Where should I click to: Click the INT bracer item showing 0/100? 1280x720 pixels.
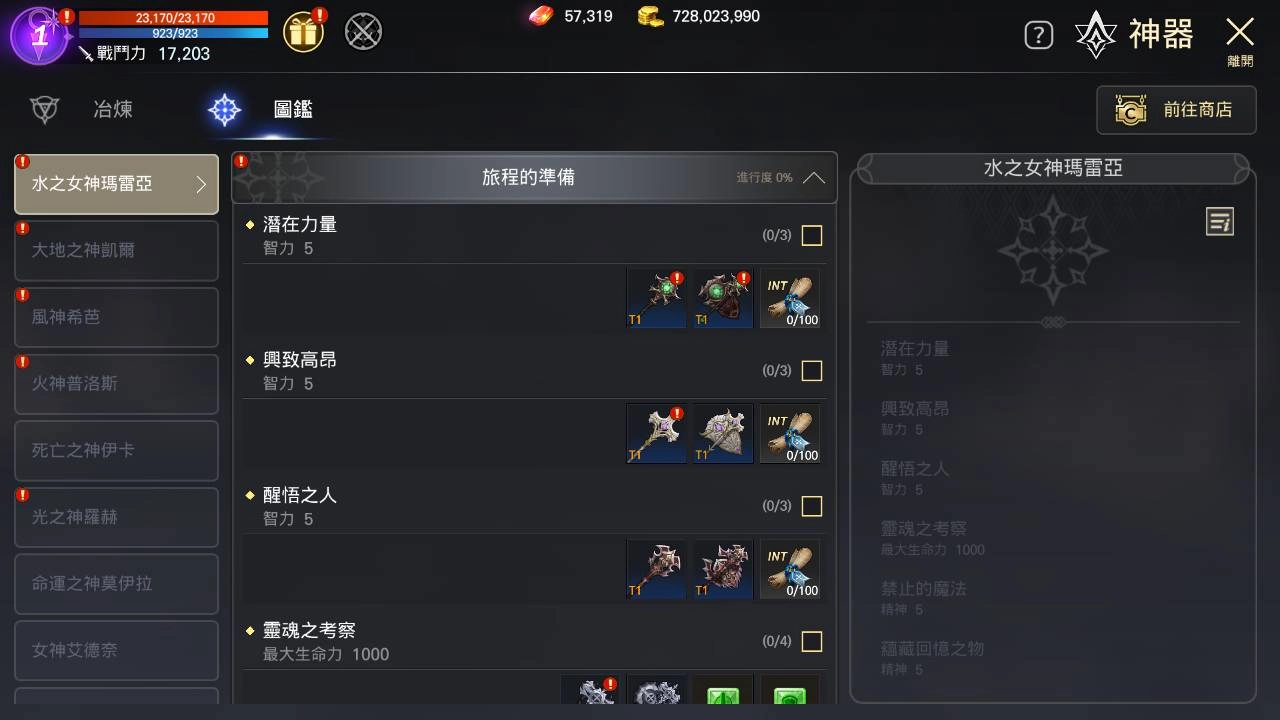(789, 297)
